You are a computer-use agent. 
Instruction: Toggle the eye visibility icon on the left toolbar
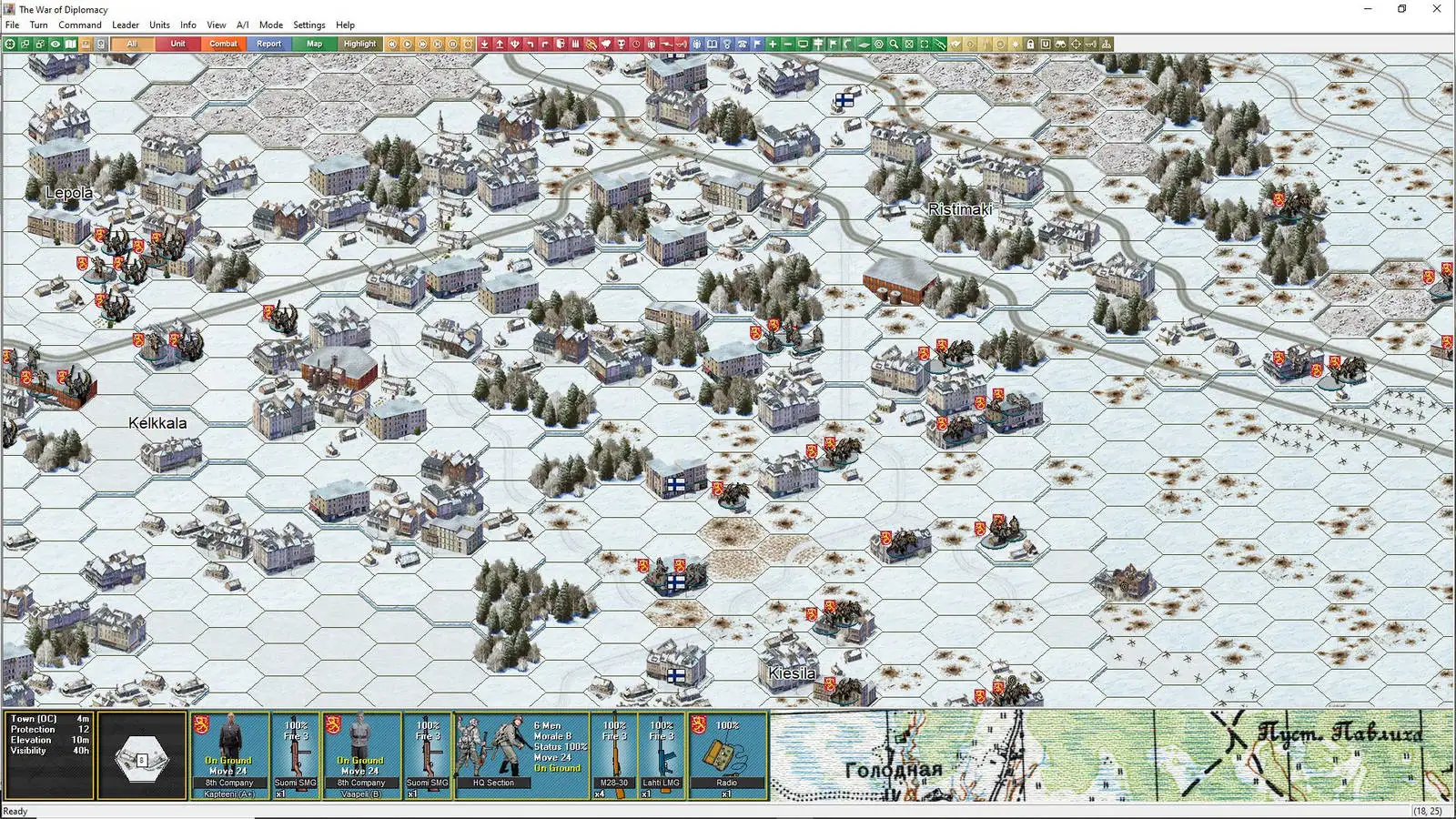pyautogui.click(x=56, y=43)
